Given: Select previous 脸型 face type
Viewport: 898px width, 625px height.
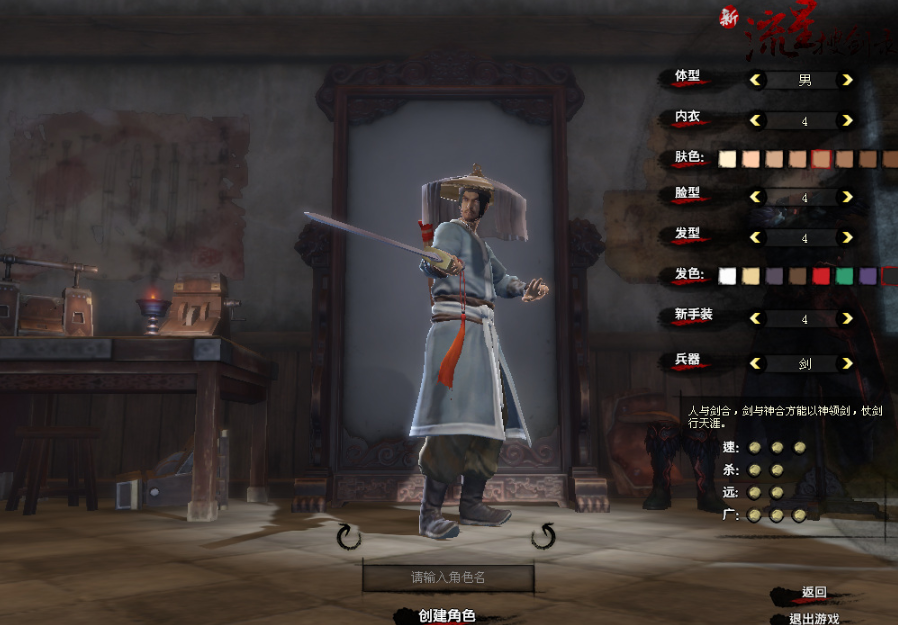Looking at the screenshot, I should [756, 197].
